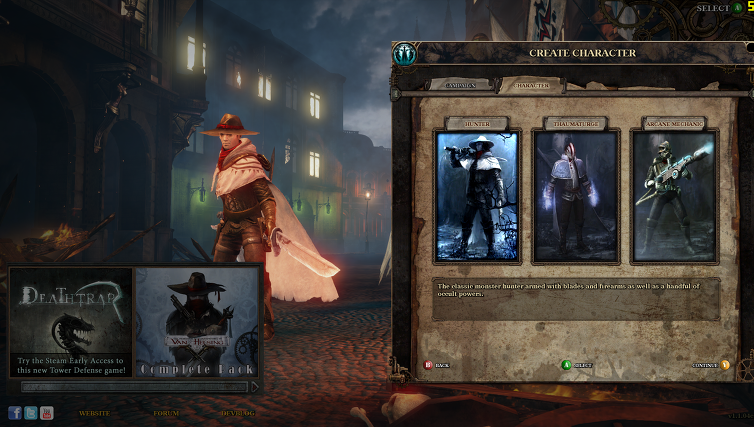Open the Deathtrap Early Access promo
This screenshot has height=427, width=754.
[71, 322]
